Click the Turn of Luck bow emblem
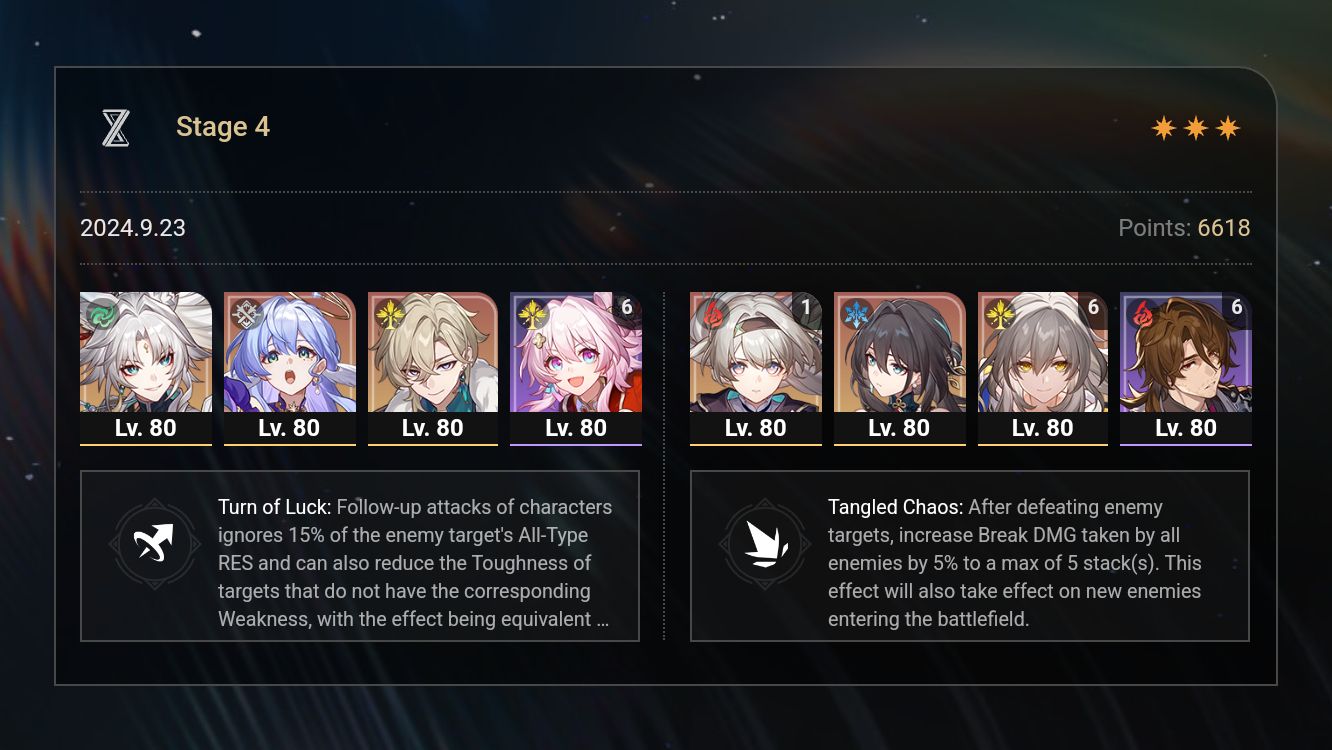1332x750 pixels. pos(153,543)
